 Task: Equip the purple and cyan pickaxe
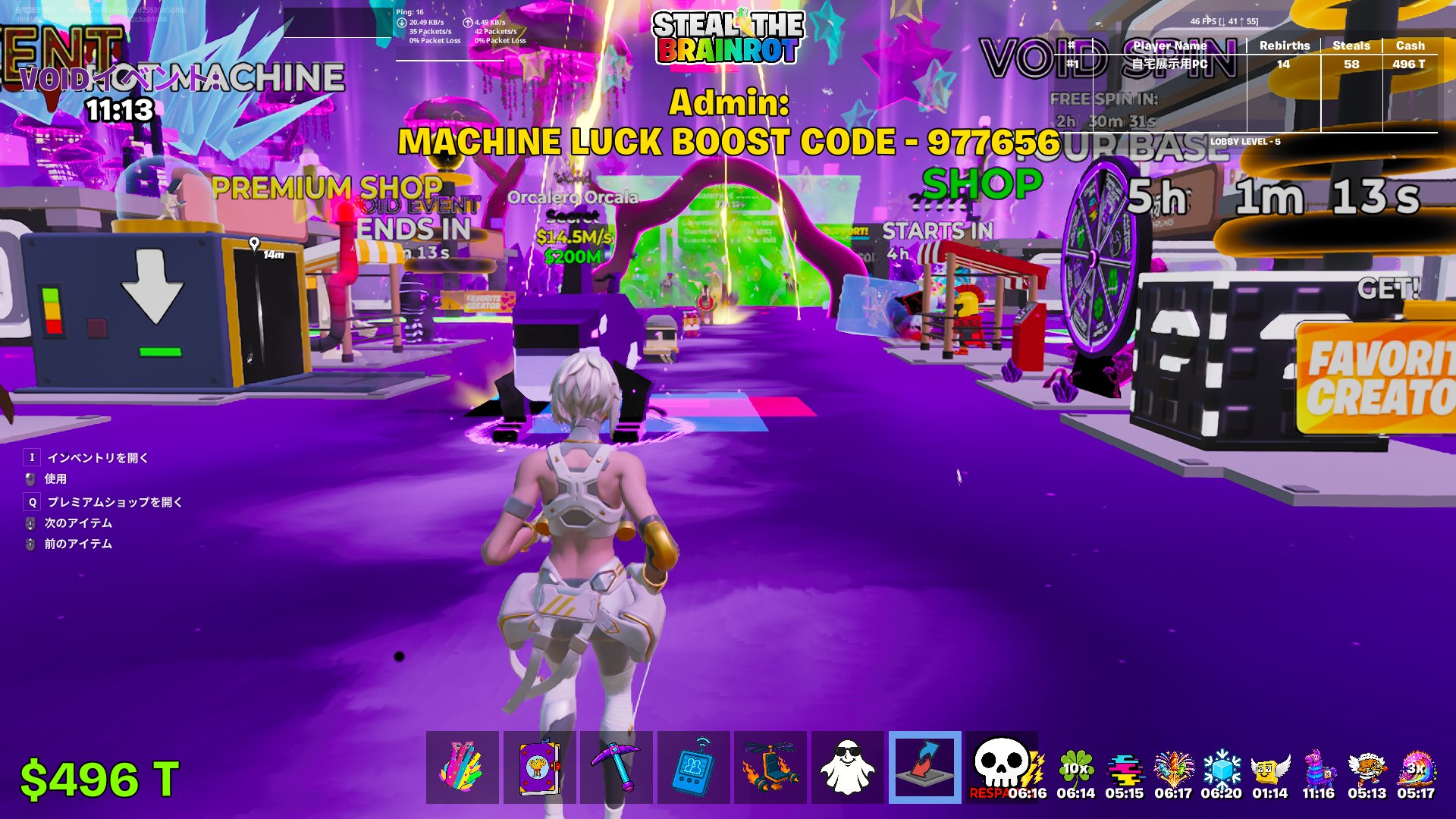[617, 767]
